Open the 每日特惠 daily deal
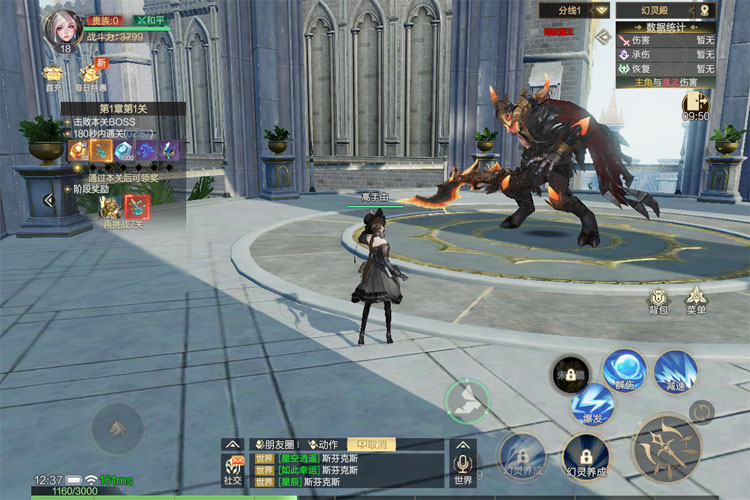This screenshot has width=750, height=500. (x=91, y=75)
